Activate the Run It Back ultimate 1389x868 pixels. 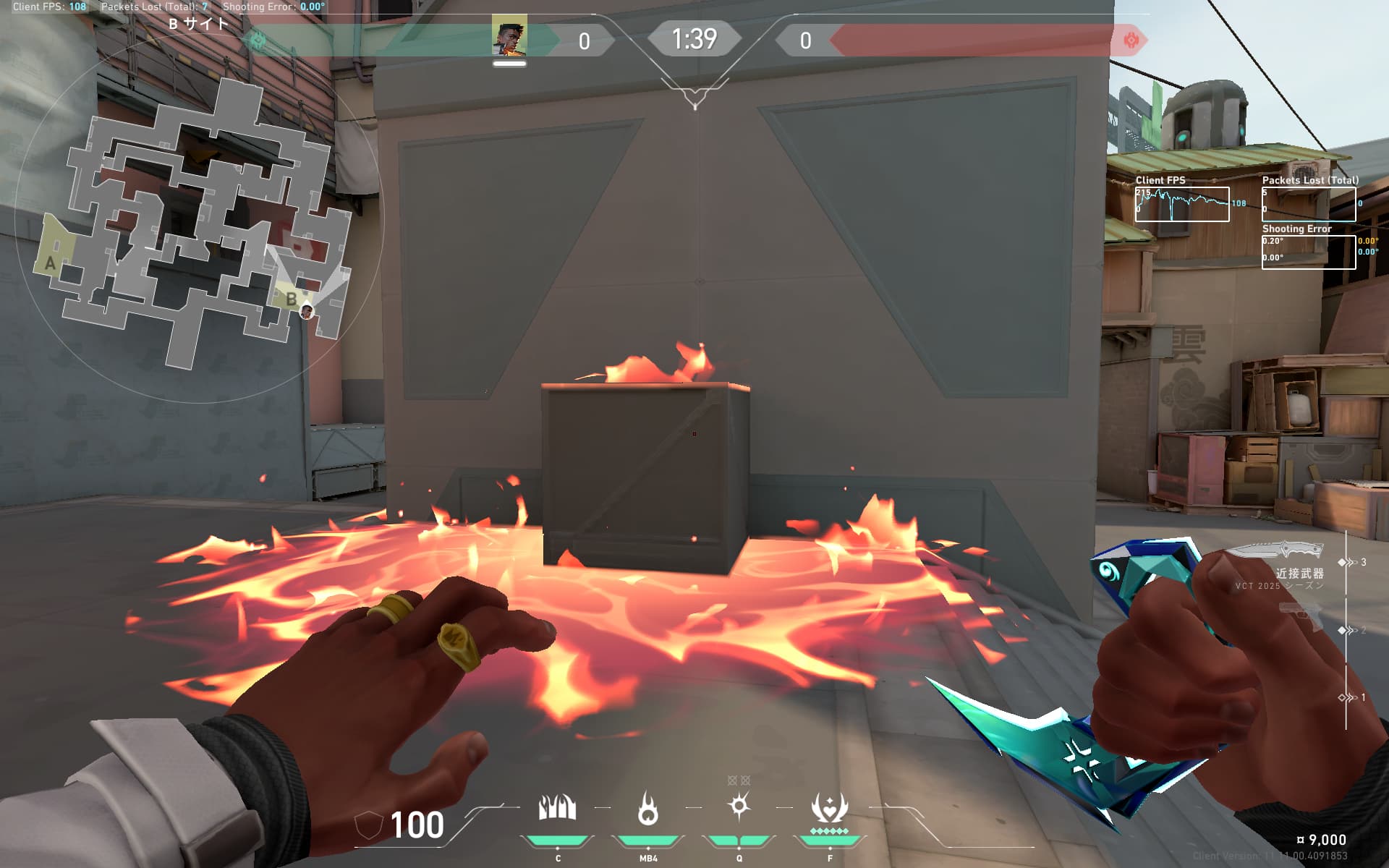829,808
